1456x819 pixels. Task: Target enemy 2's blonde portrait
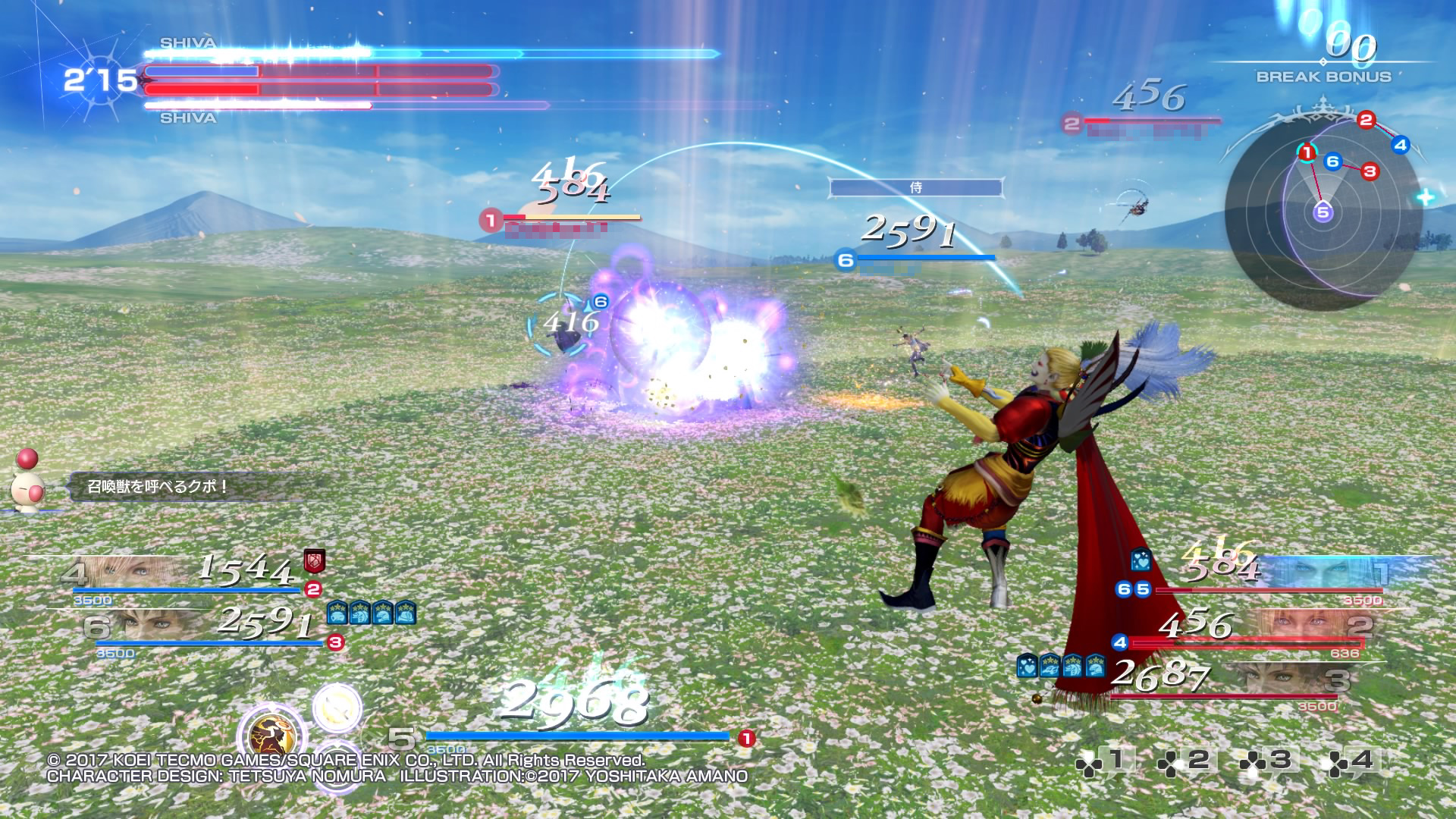(1308, 625)
